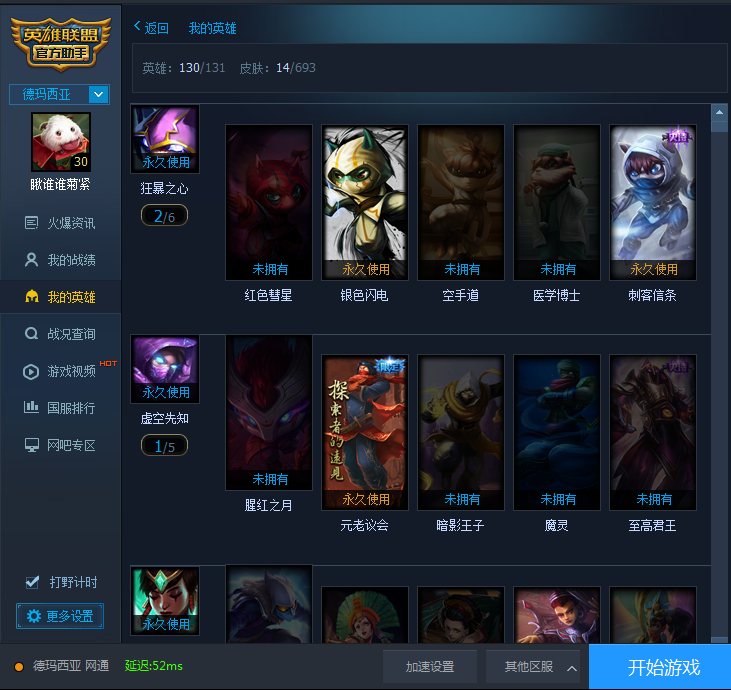Select the 刺客信条 skin card
This screenshot has height=690, width=731.
pyautogui.click(x=653, y=202)
